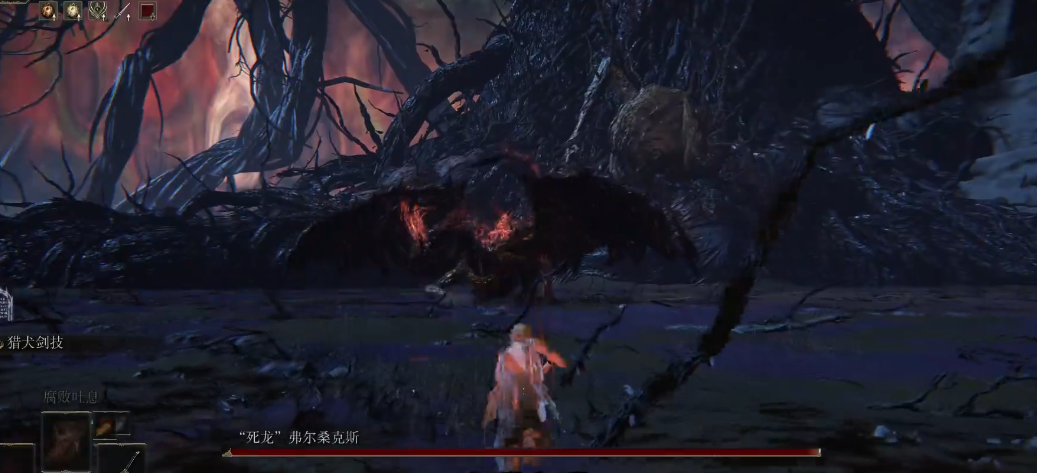The height and width of the screenshot is (473, 1037).
Task: Select the right-hand weapon slot
Action: tap(122, 459)
